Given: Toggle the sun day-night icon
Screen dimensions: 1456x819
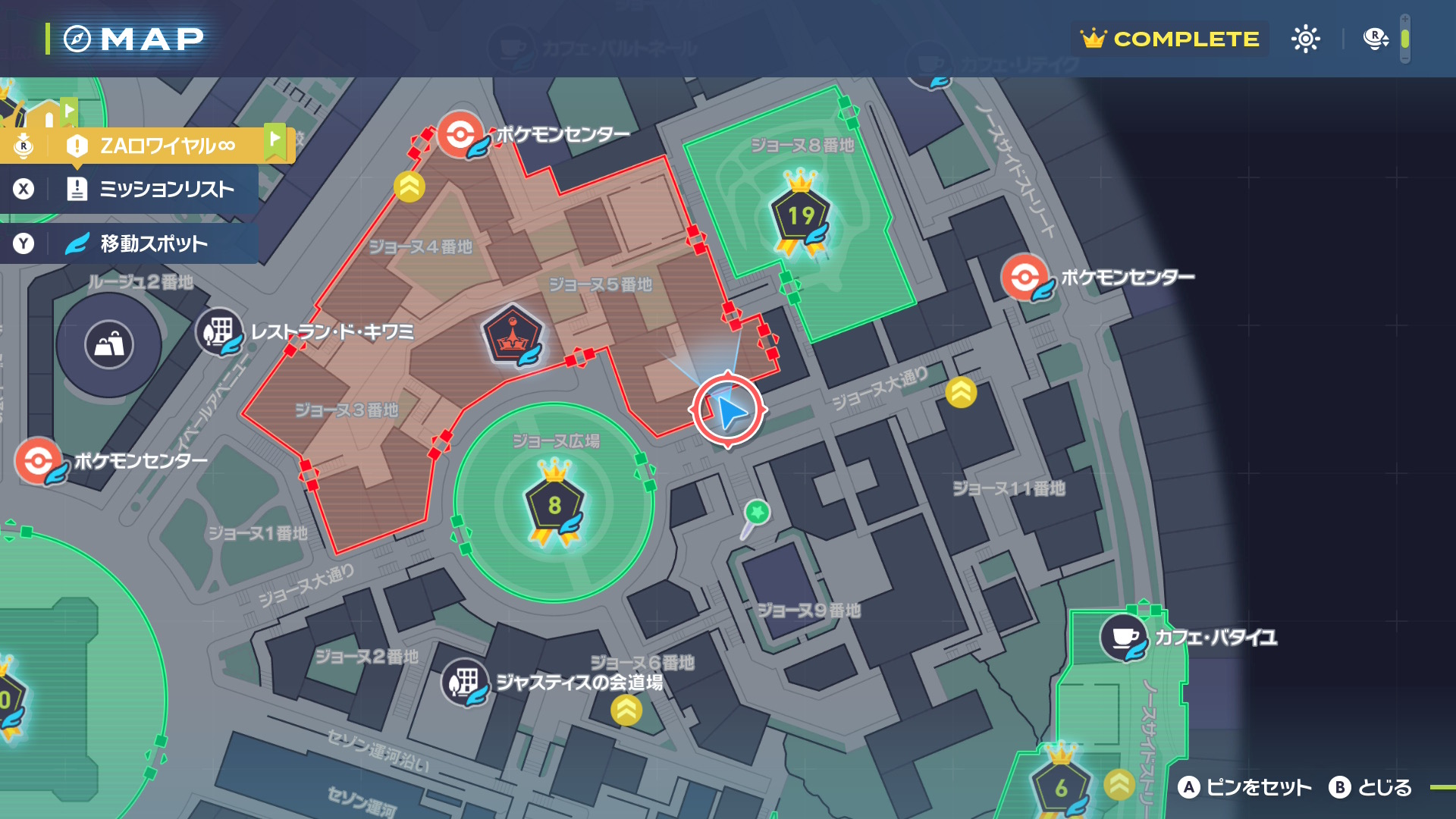Looking at the screenshot, I should (x=1305, y=39).
